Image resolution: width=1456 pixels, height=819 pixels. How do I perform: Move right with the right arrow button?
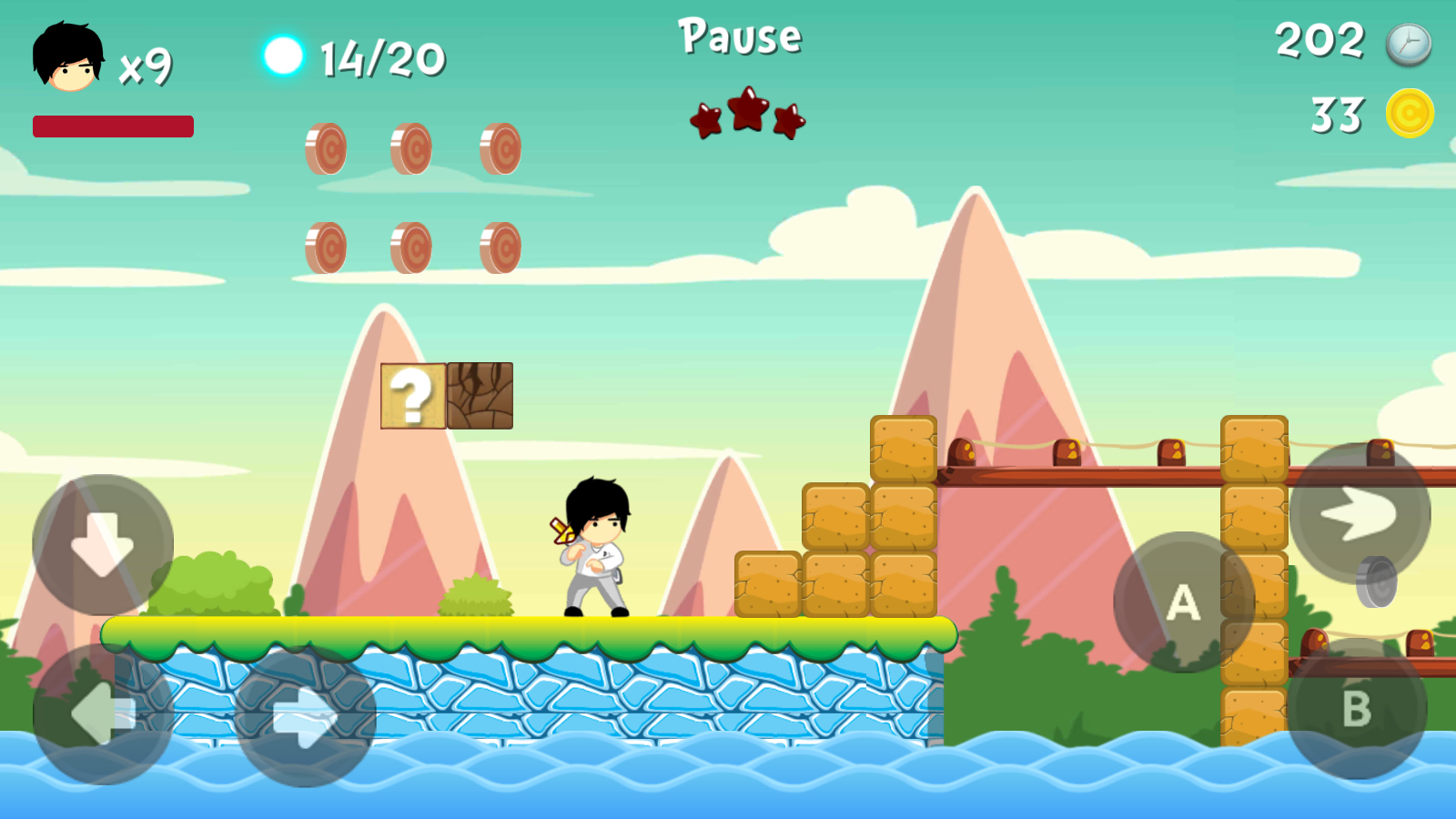[306, 717]
